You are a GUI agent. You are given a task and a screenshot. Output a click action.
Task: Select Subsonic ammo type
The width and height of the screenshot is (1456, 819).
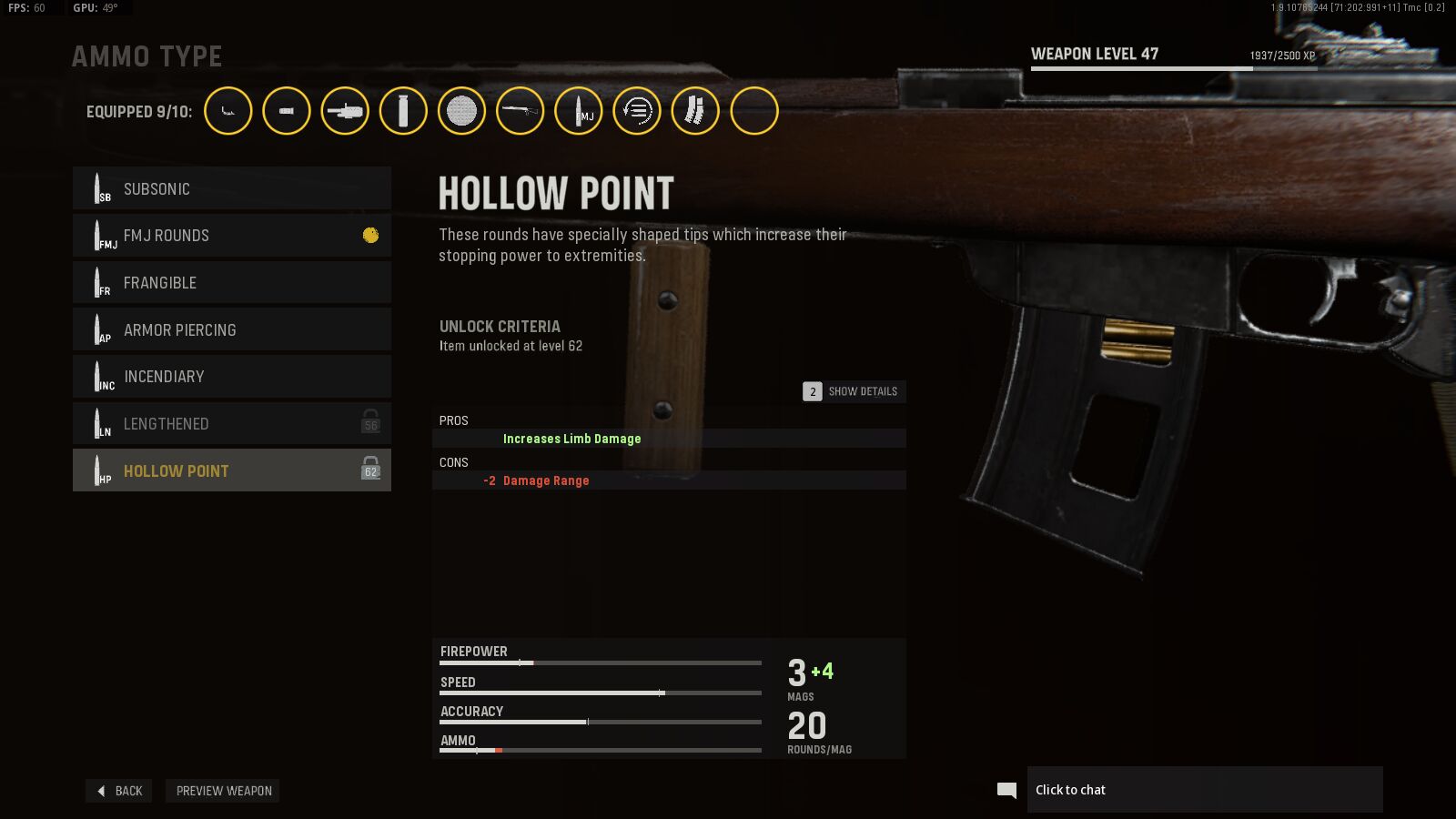232,188
